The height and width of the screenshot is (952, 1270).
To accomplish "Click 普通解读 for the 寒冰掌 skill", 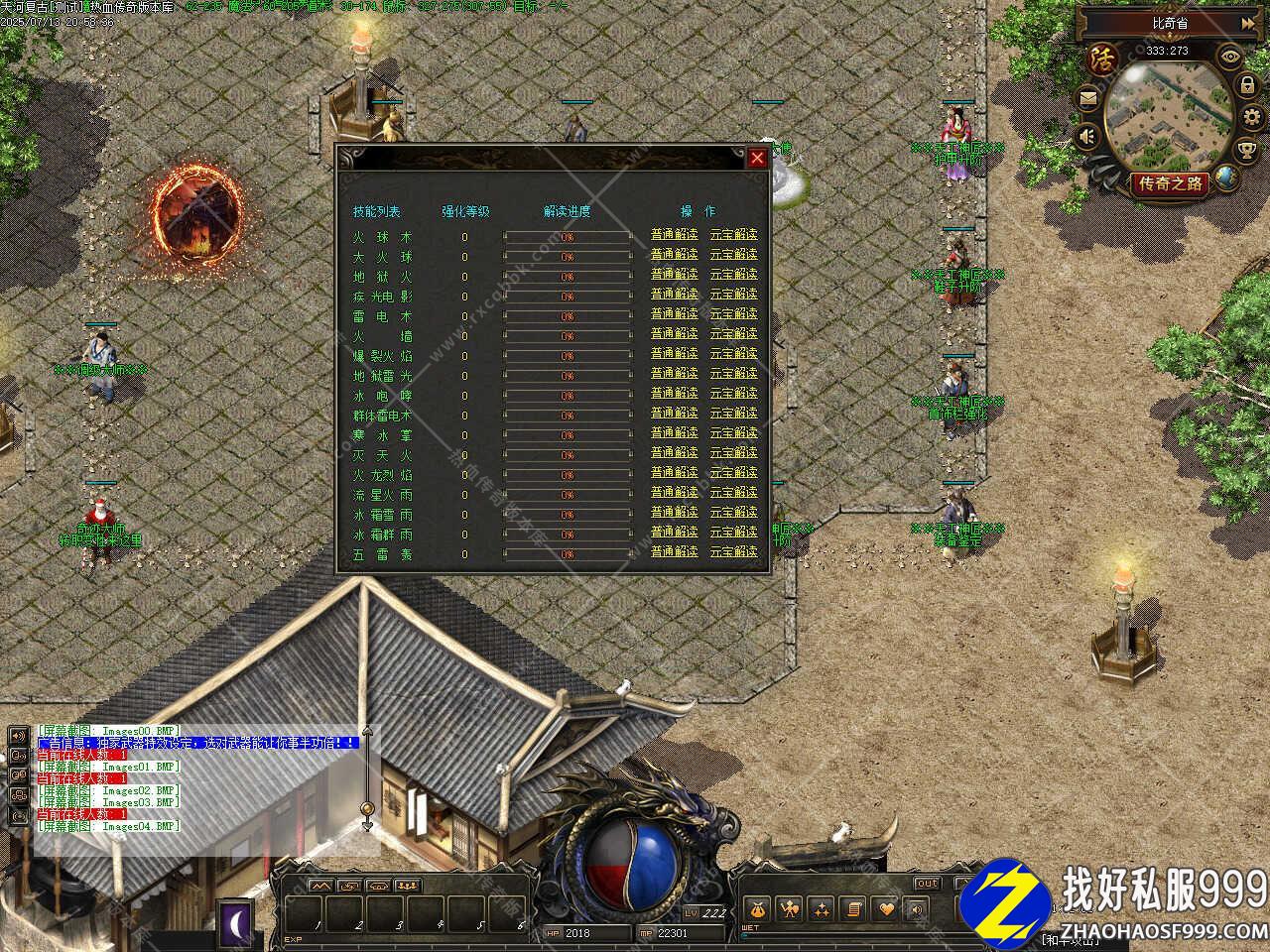I will pos(675,433).
